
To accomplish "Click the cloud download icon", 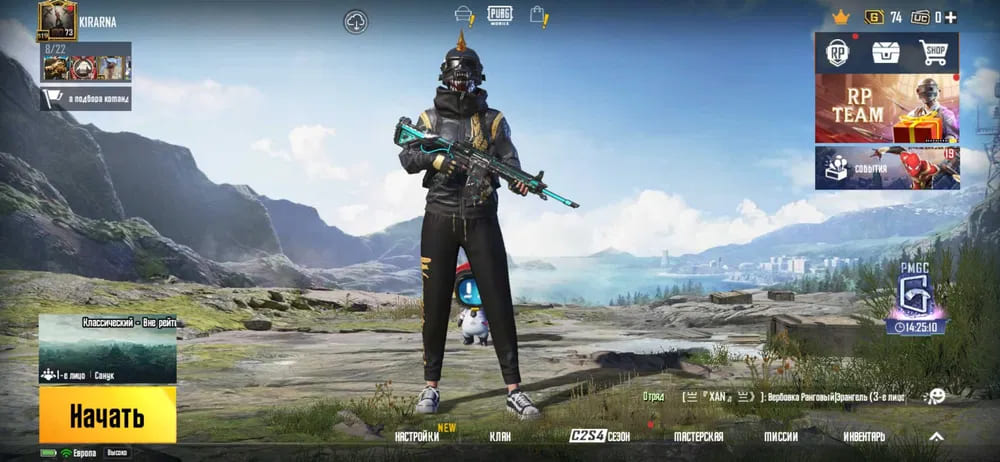I will 355,21.
